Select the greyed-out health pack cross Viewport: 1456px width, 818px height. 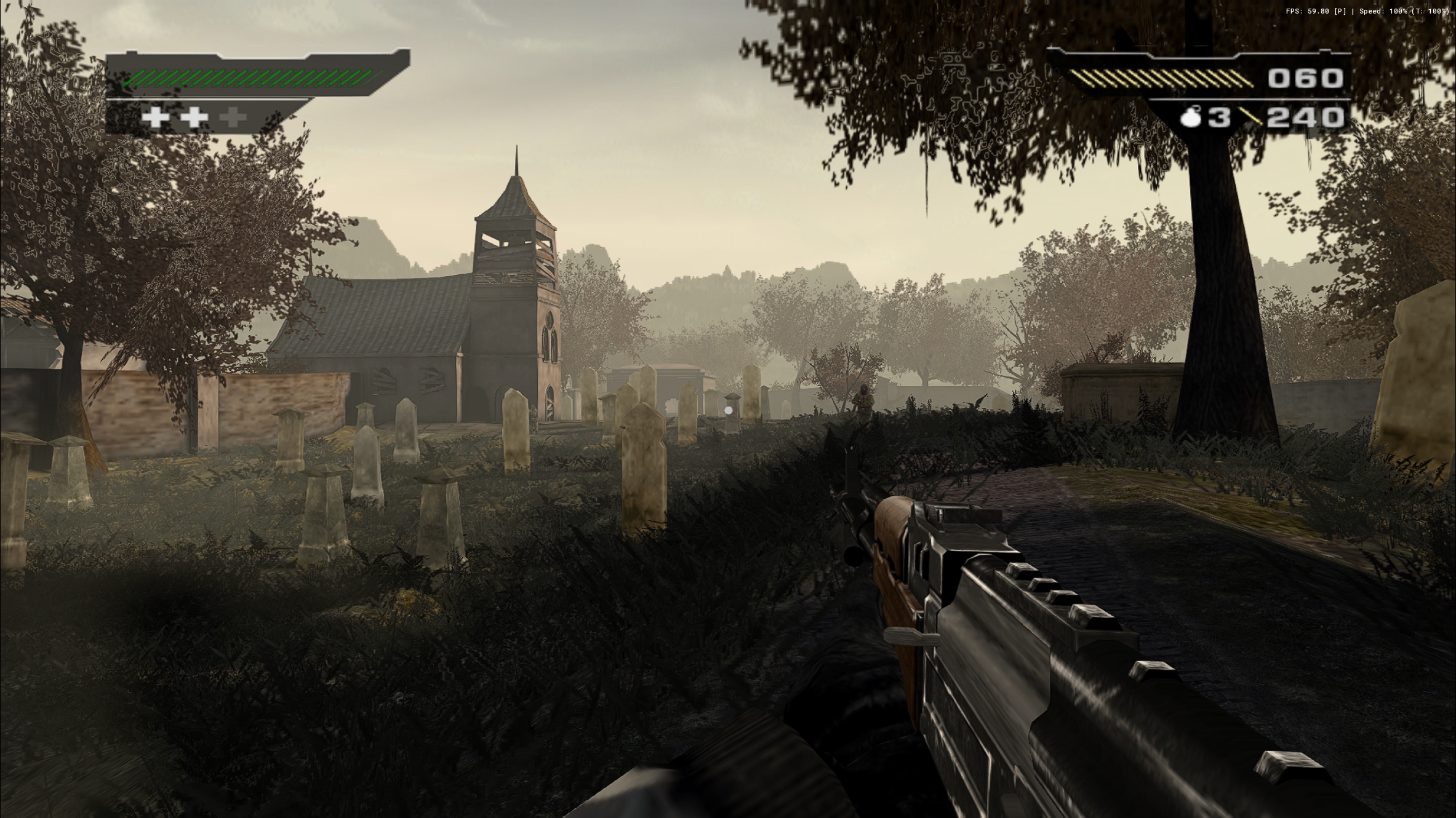click(233, 117)
